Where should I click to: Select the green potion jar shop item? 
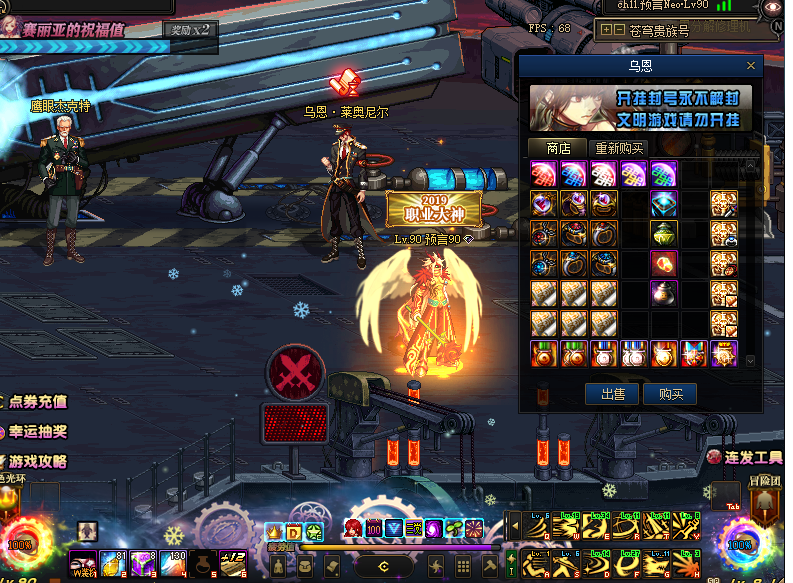(665, 234)
